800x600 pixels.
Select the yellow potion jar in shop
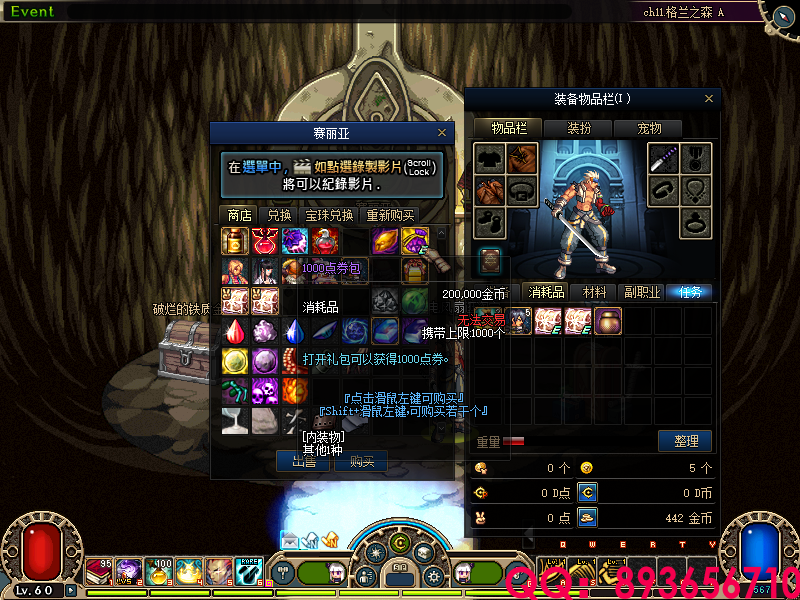[235, 241]
